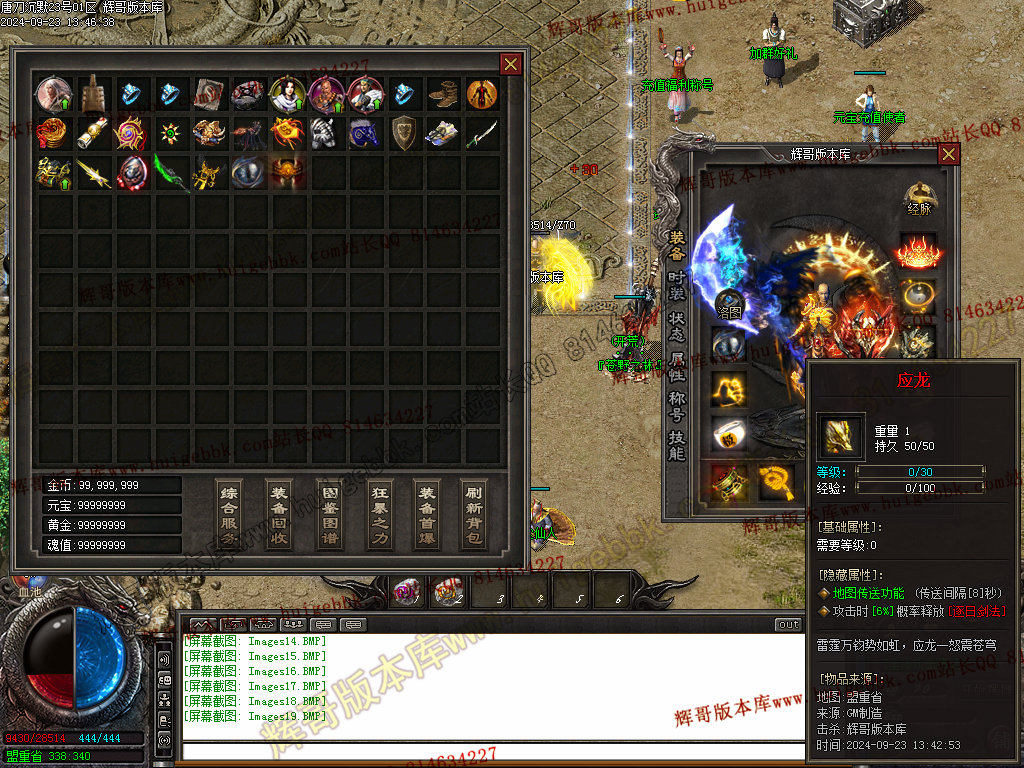Image resolution: width=1024 pixels, height=768 pixels.
Task: Pick the shield item in the bag
Action: [404, 133]
